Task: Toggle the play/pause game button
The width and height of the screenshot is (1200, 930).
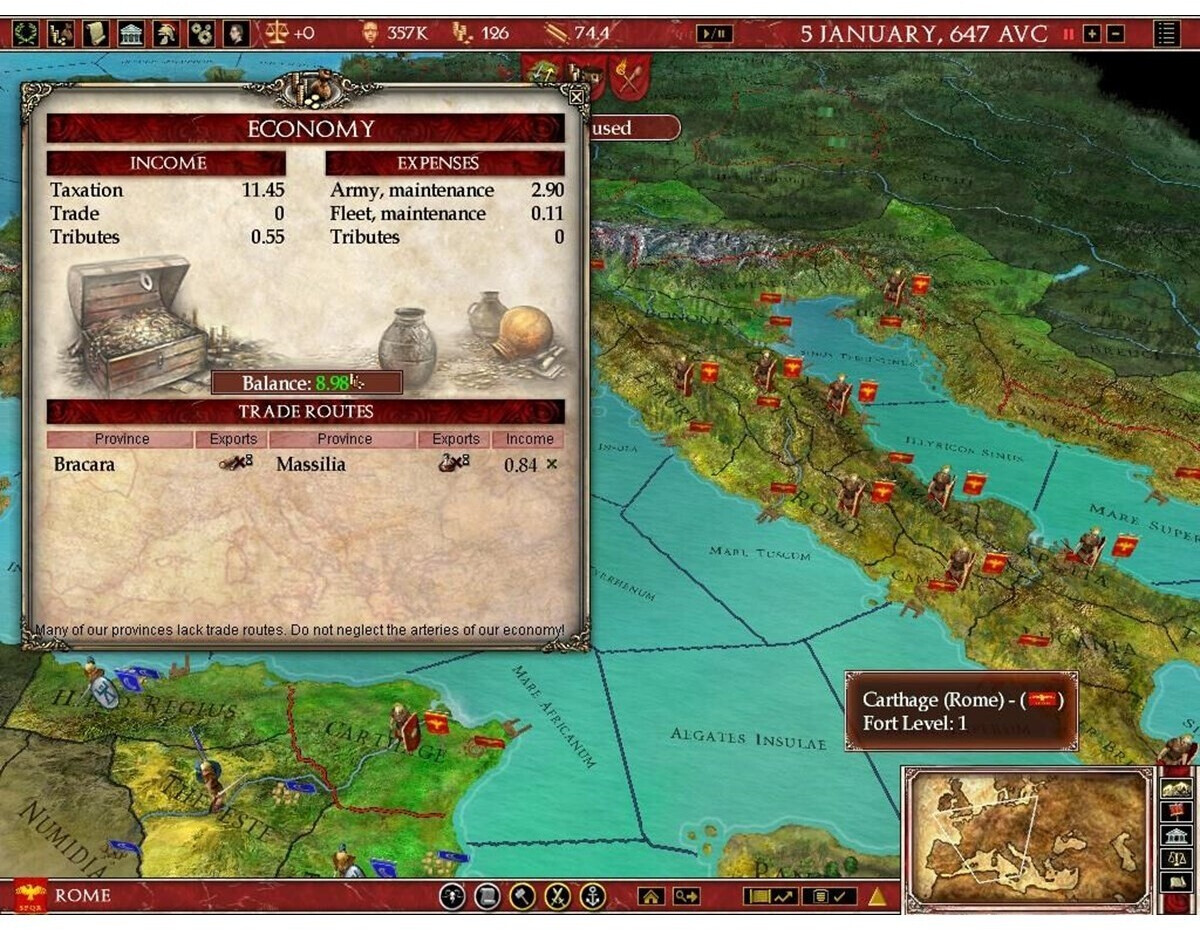Action: 715,33
